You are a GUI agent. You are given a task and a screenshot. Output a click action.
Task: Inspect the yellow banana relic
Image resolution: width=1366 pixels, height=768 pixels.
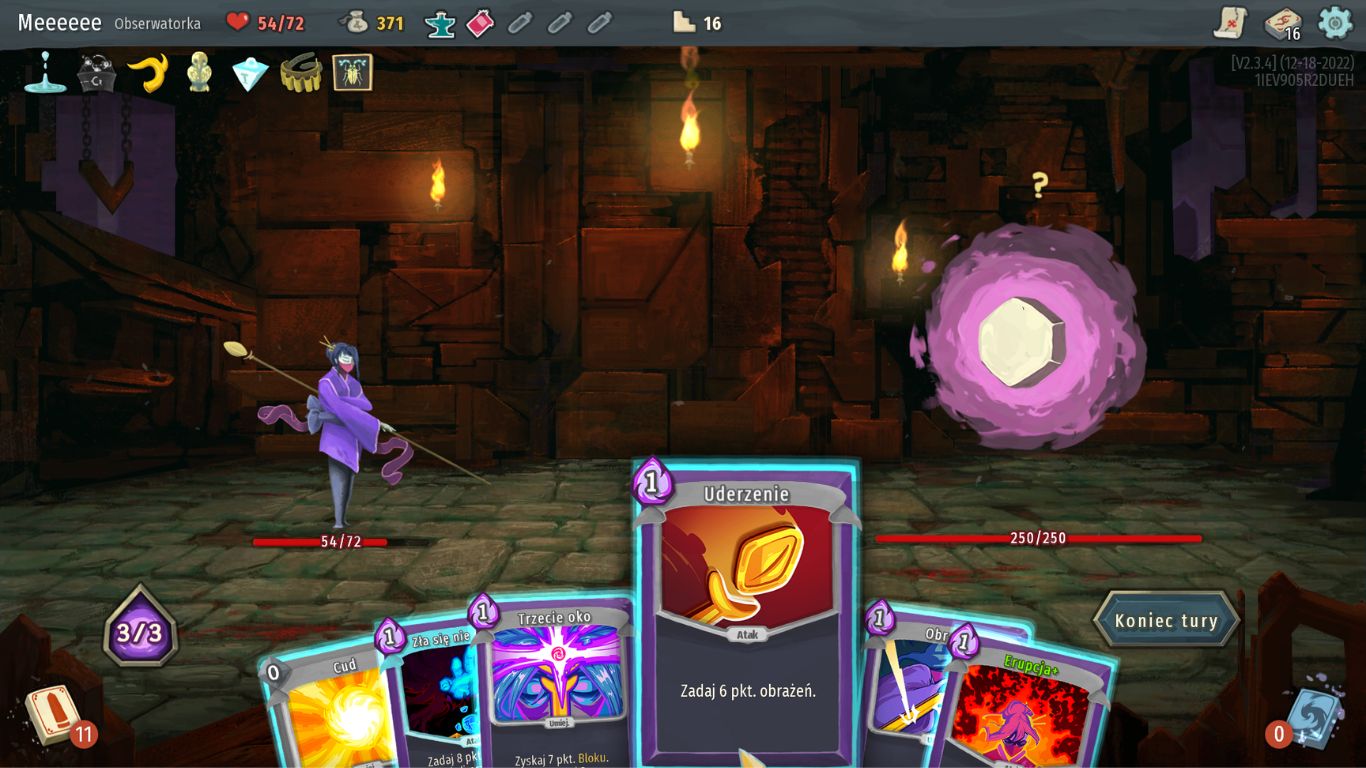point(148,73)
